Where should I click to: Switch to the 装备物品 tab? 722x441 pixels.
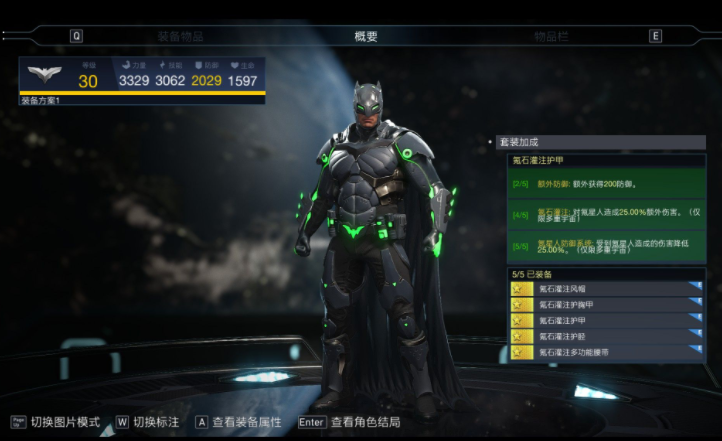[x=180, y=36]
